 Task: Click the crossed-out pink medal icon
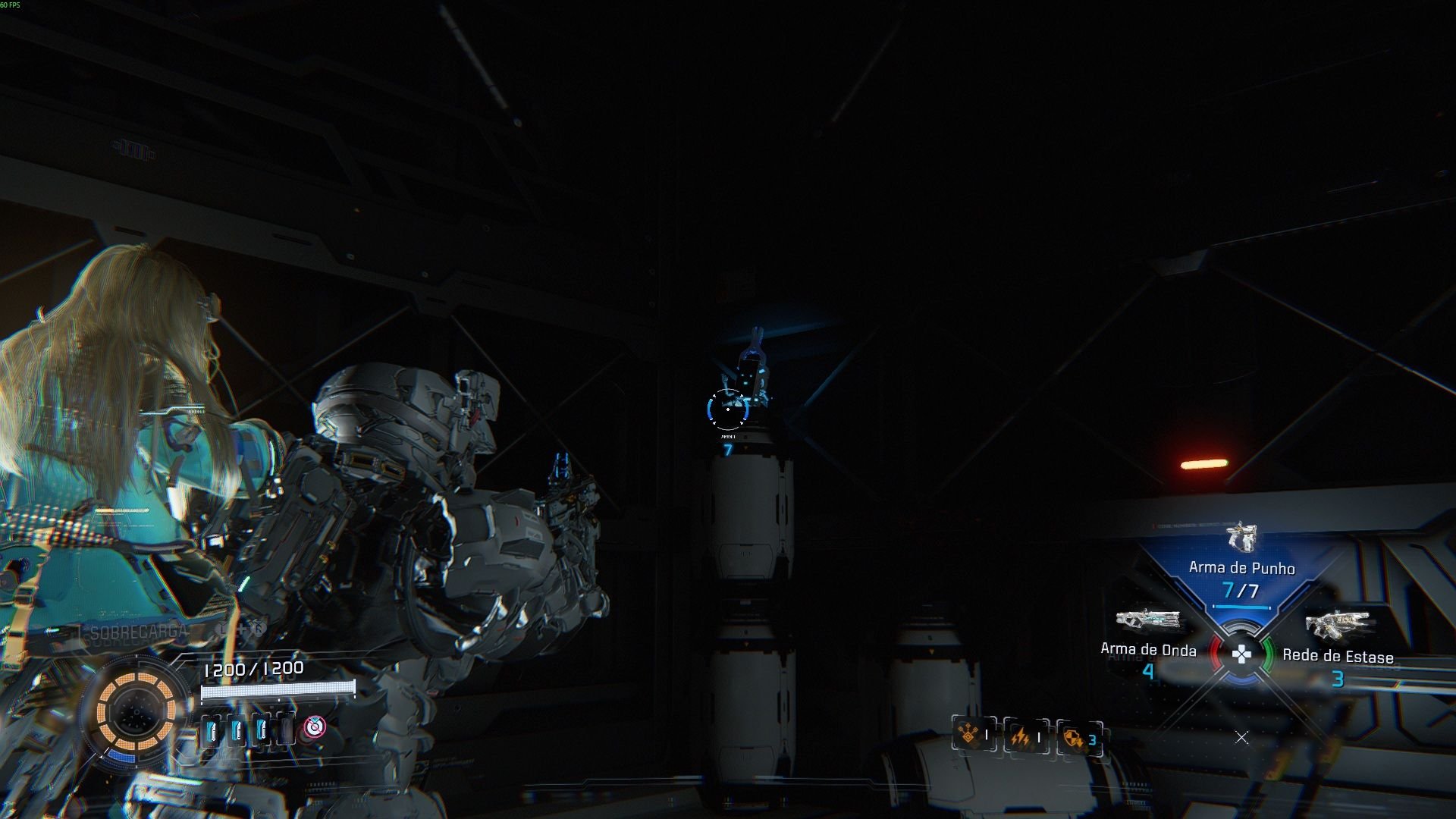[314, 727]
